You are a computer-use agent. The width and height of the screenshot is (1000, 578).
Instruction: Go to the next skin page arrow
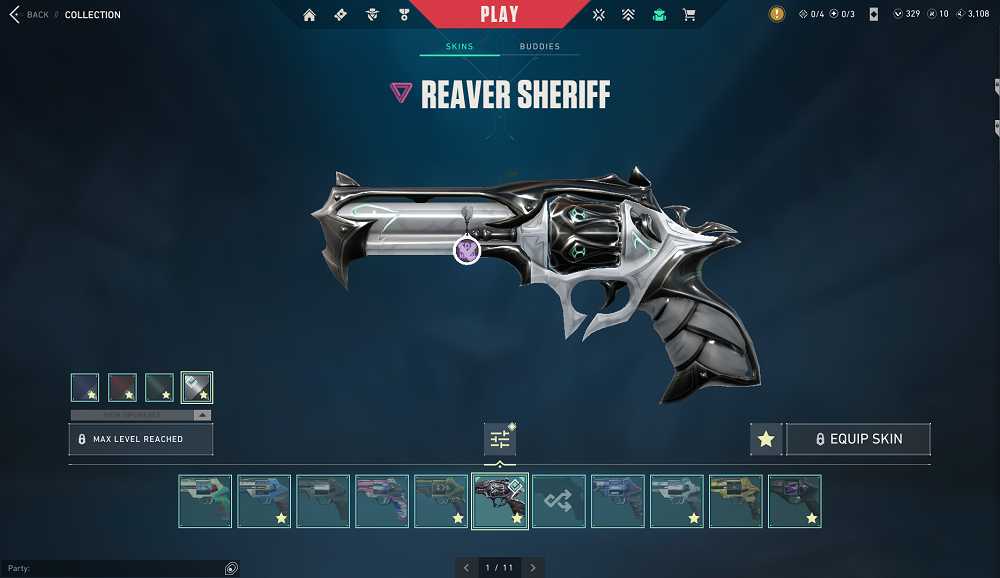point(533,568)
